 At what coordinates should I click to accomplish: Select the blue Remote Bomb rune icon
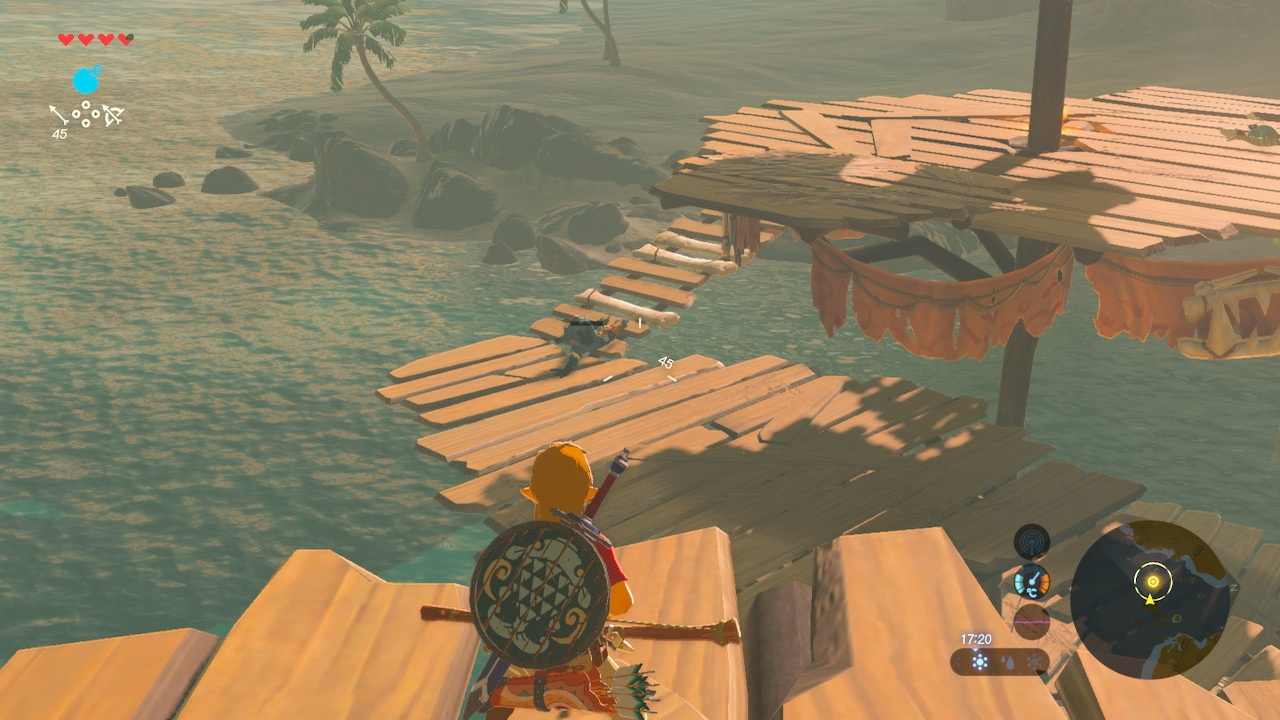(87, 79)
